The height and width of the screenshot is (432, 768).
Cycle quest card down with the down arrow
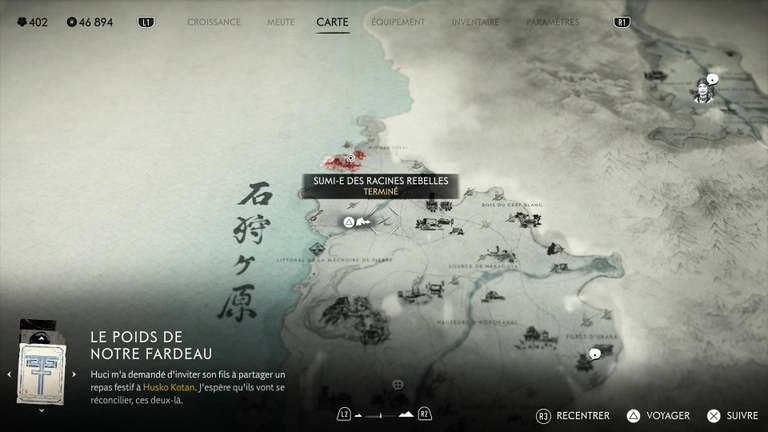click(40, 411)
